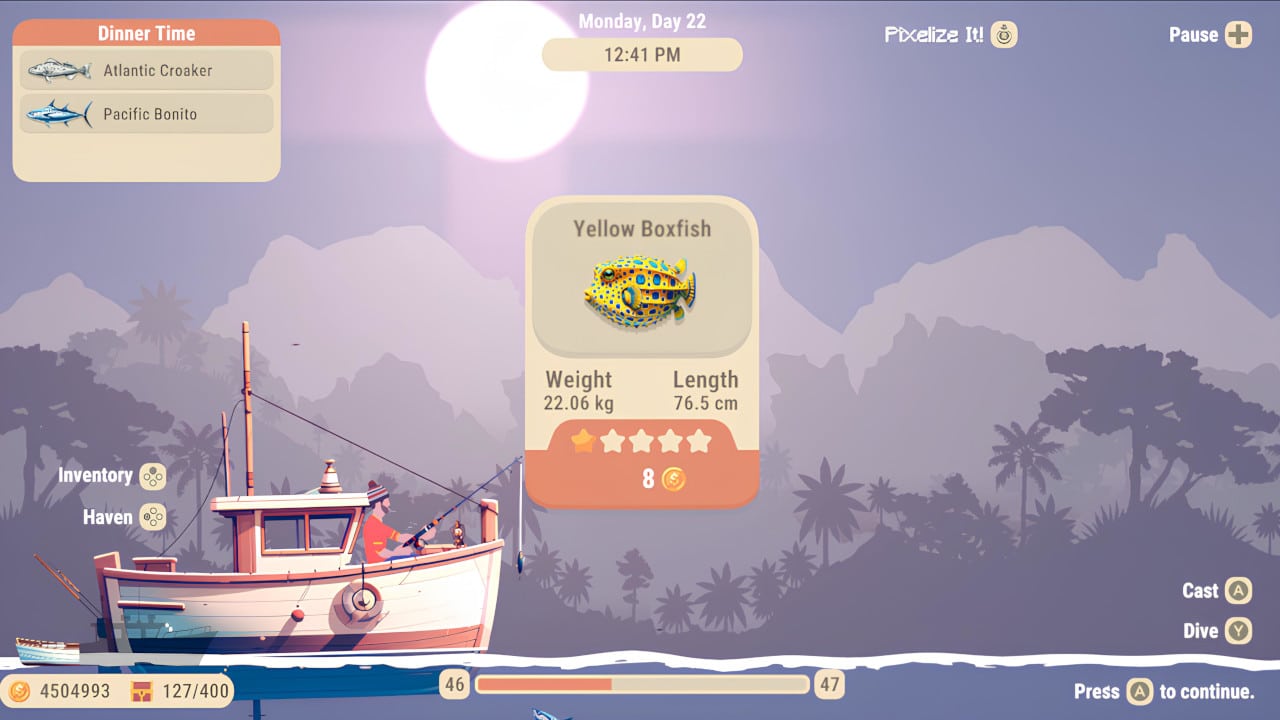
Task: Click the experience progress bar
Action: click(x=644, y=685)
